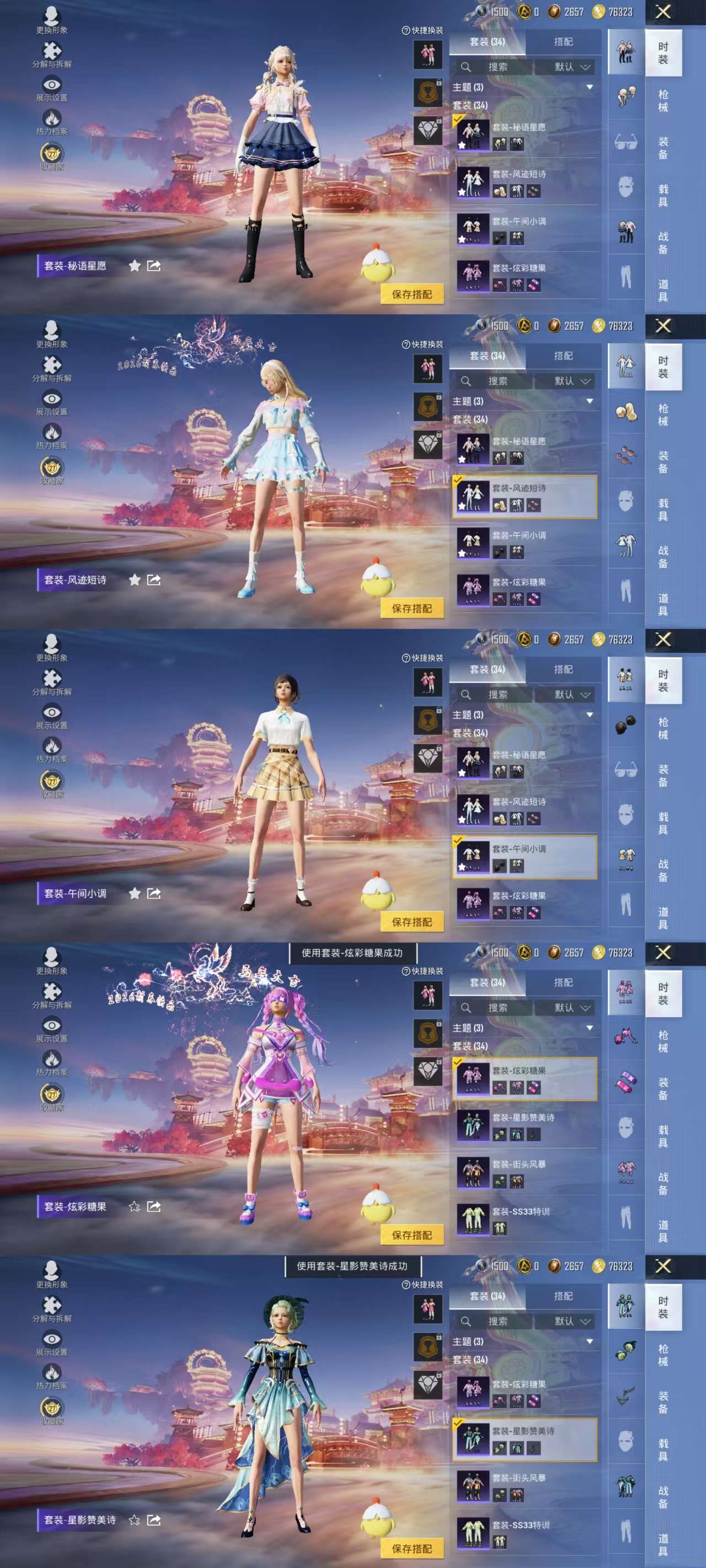Unfavorite 套装-秘语星愿 with the filled star
The width and height of the screenshot is (706, 1568).
(x=135, y=264)
